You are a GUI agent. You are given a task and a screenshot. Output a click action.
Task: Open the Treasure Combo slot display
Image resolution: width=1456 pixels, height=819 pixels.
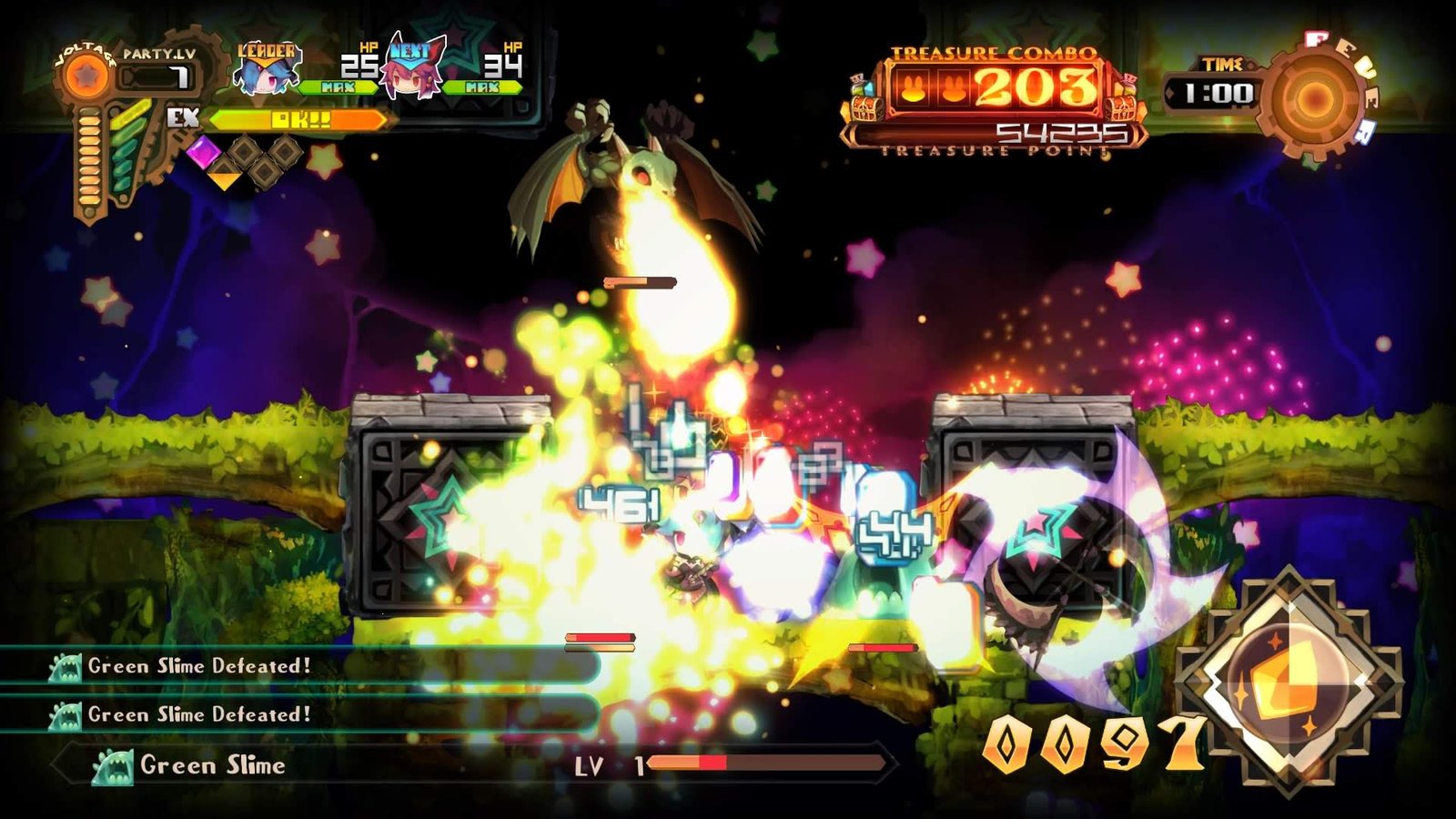(994, 89)
